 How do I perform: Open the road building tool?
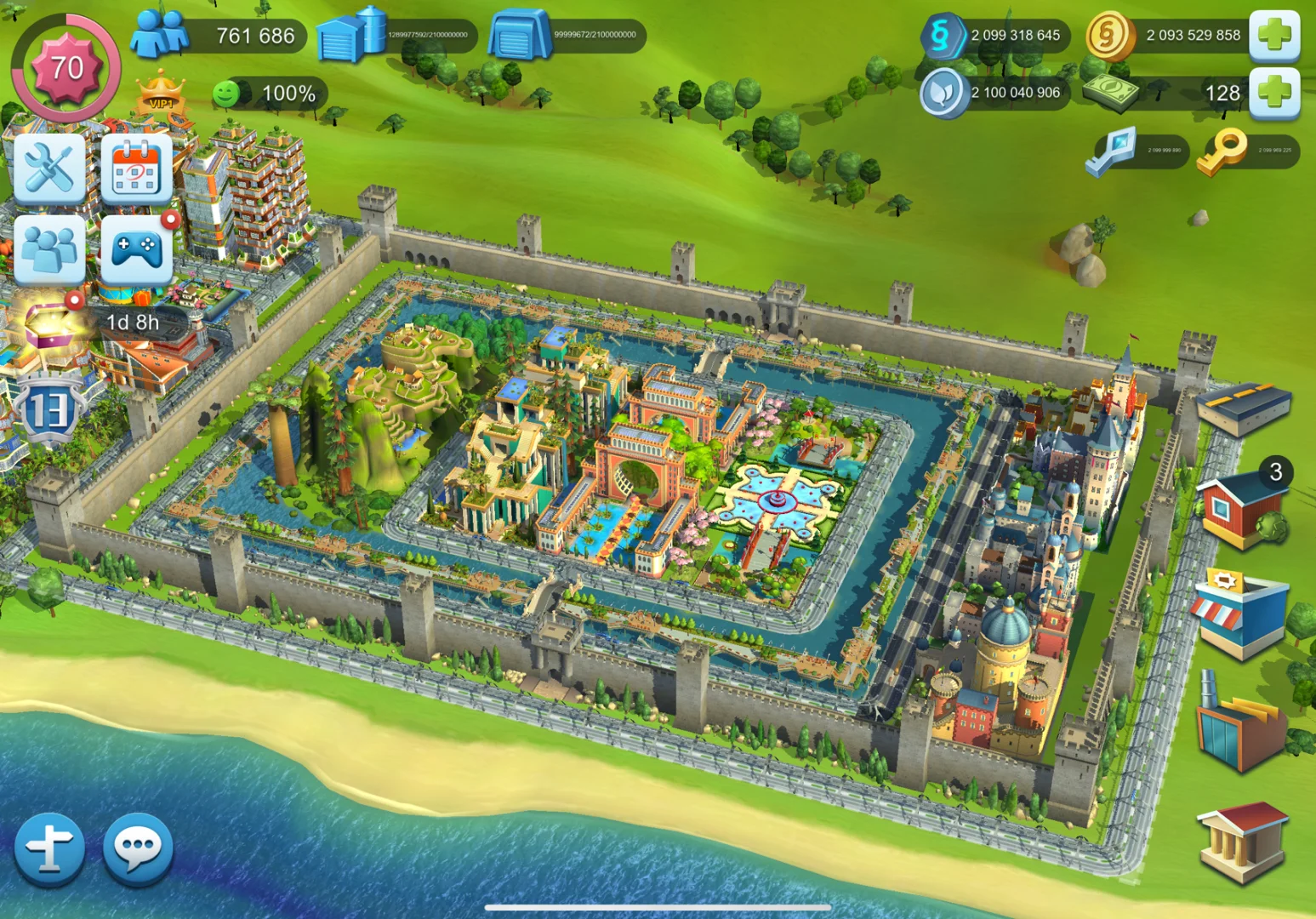(1243, 408)
